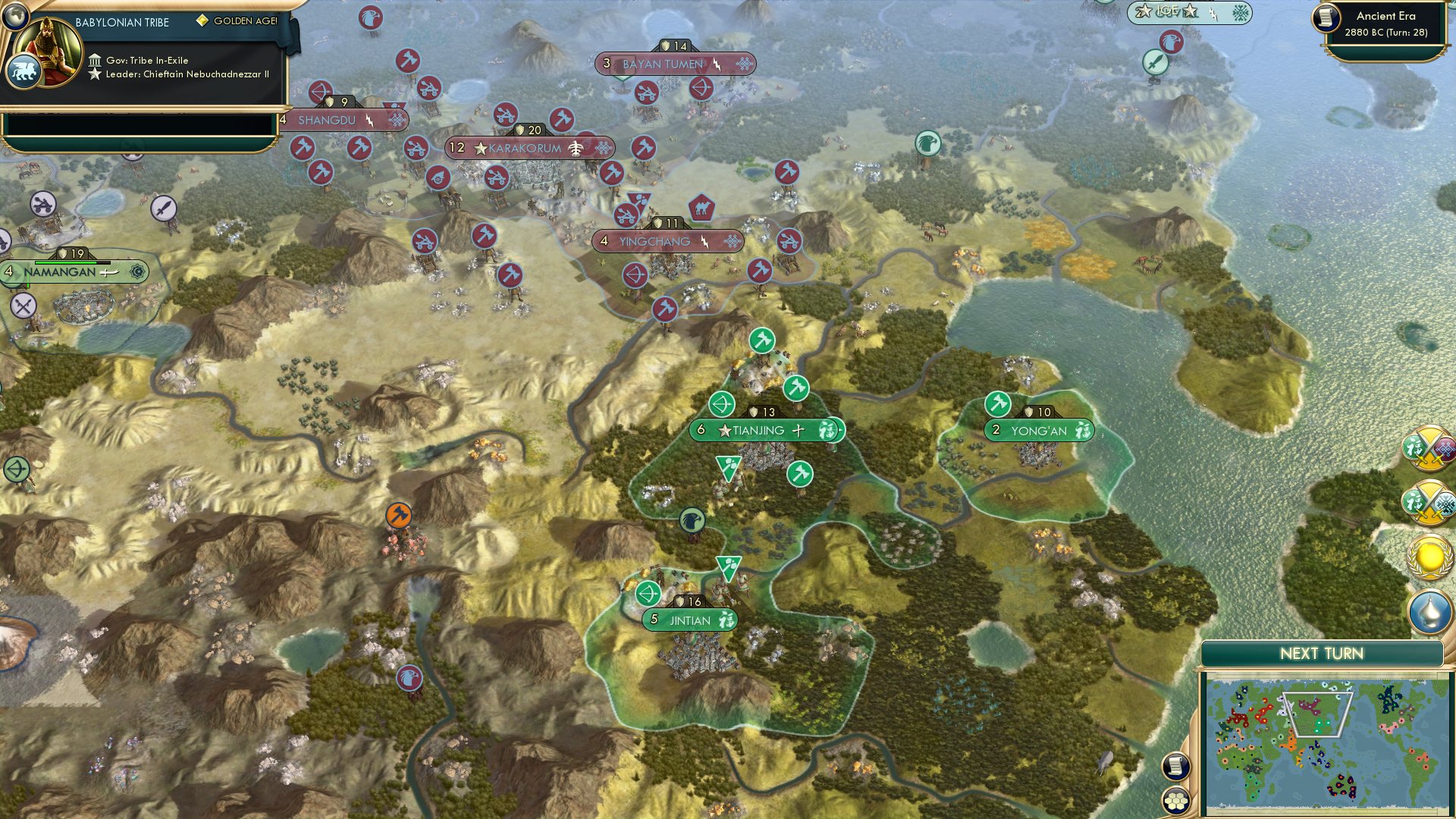Open the hex grid map options icon
Image resolution: width=1456 pixels, height=819 pixels.
point(1176,799)
